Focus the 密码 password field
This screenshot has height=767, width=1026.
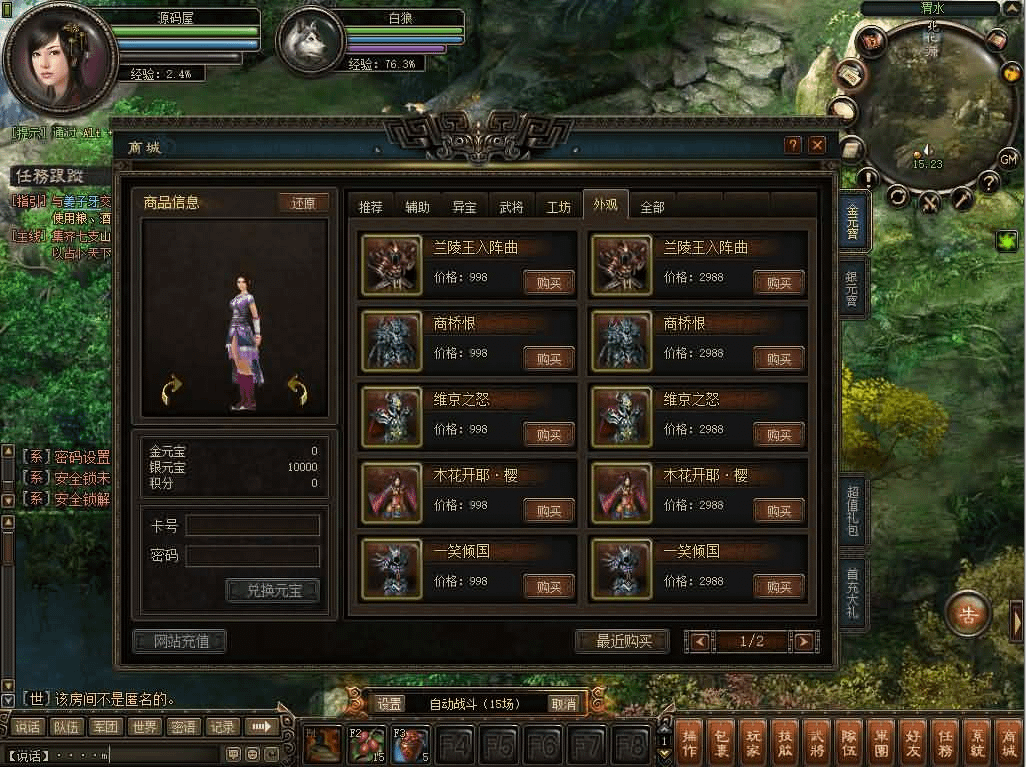pos(253,556)
